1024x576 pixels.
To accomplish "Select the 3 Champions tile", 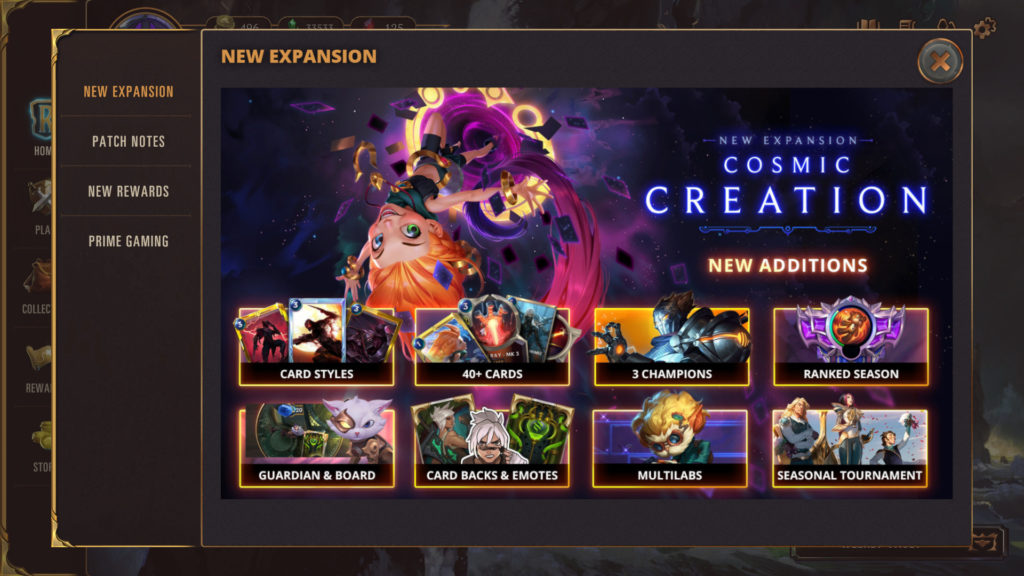I will (671, 346).
